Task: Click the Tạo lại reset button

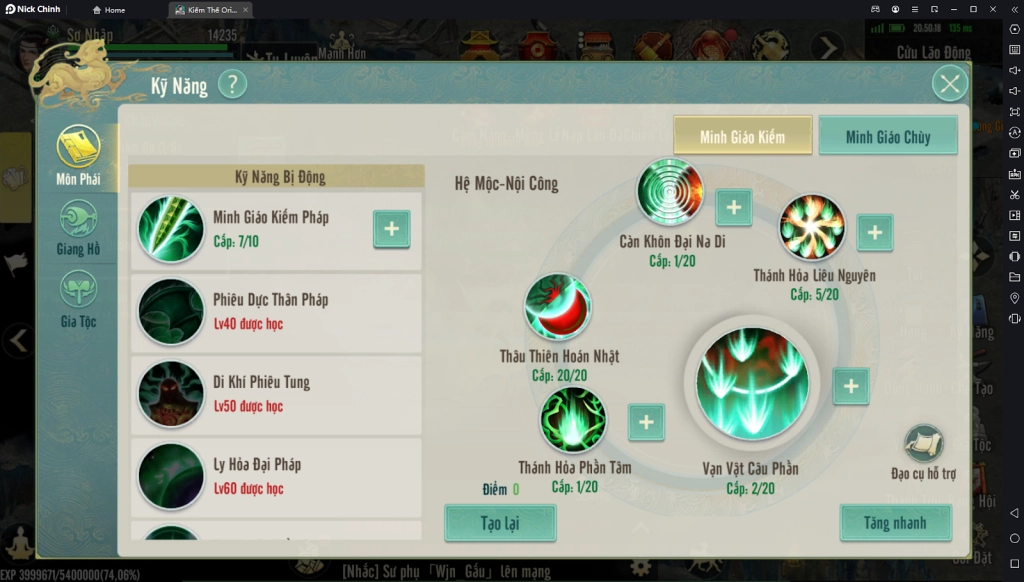Action: pyautogui.click(x=500, y=523)
